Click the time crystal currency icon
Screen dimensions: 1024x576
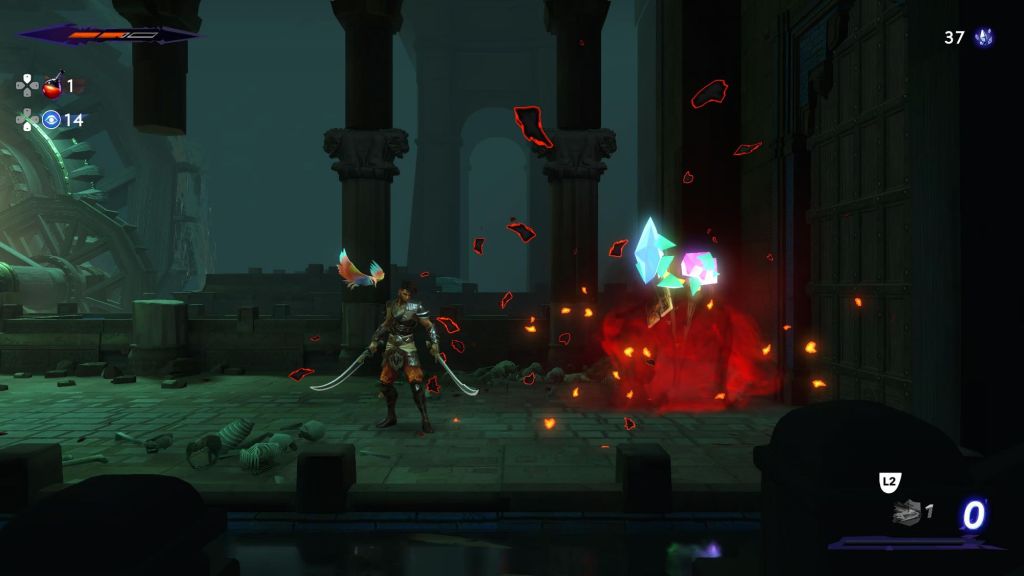(x=984, y=38)
